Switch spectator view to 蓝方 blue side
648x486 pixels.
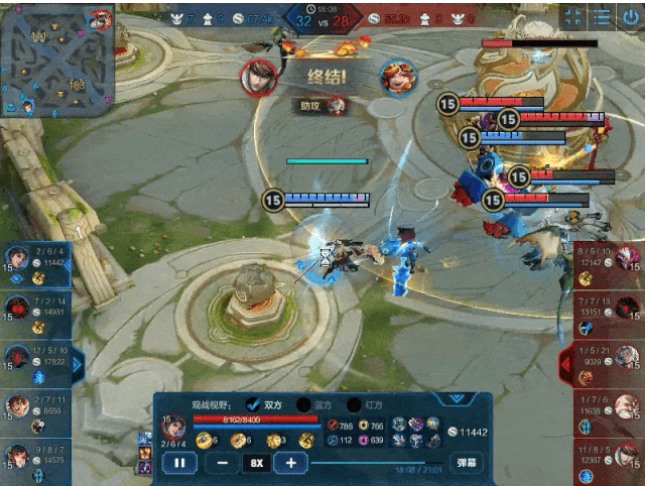tap(303, 404)
